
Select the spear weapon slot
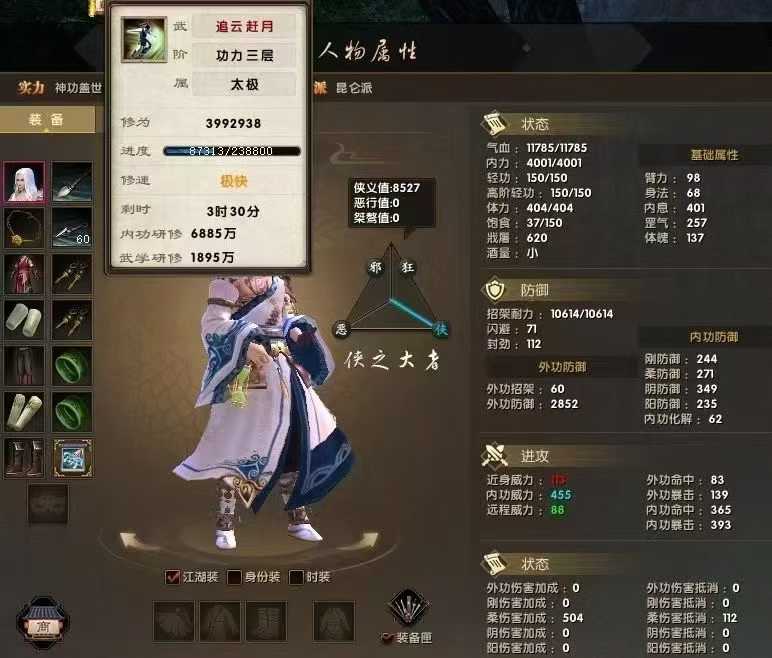(72, 181)
